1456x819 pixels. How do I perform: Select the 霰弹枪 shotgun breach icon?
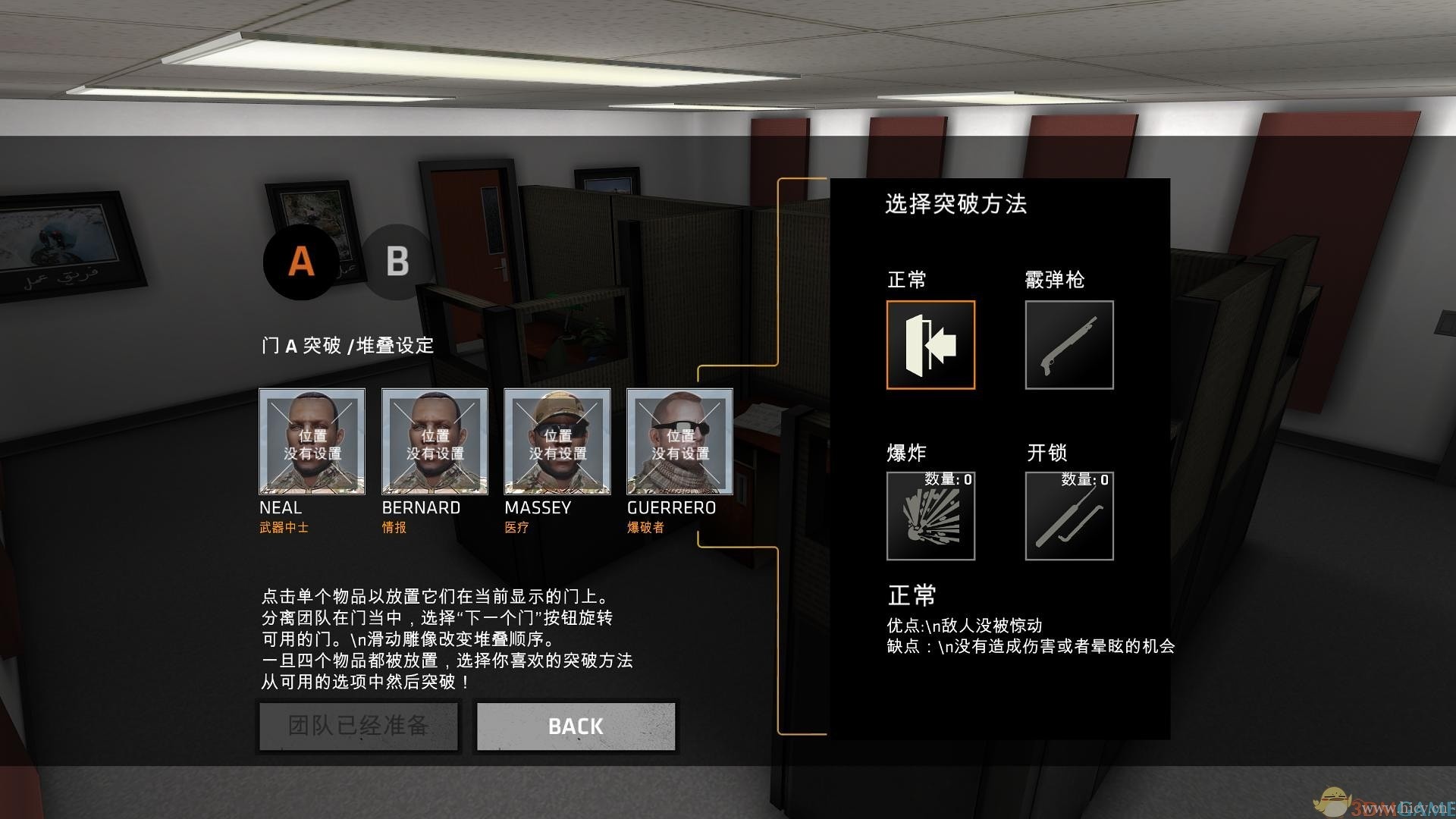click(1069, 345)
